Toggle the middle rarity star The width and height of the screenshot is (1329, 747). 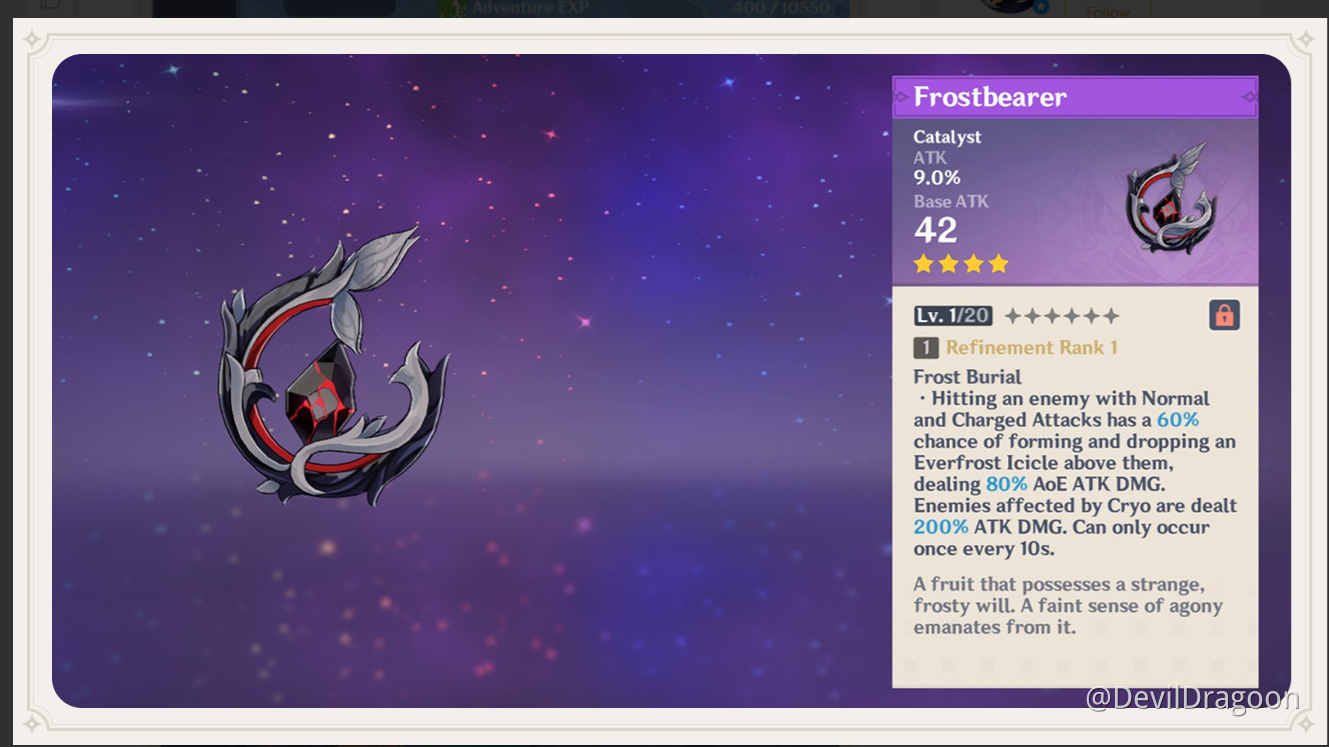point(960,263)
